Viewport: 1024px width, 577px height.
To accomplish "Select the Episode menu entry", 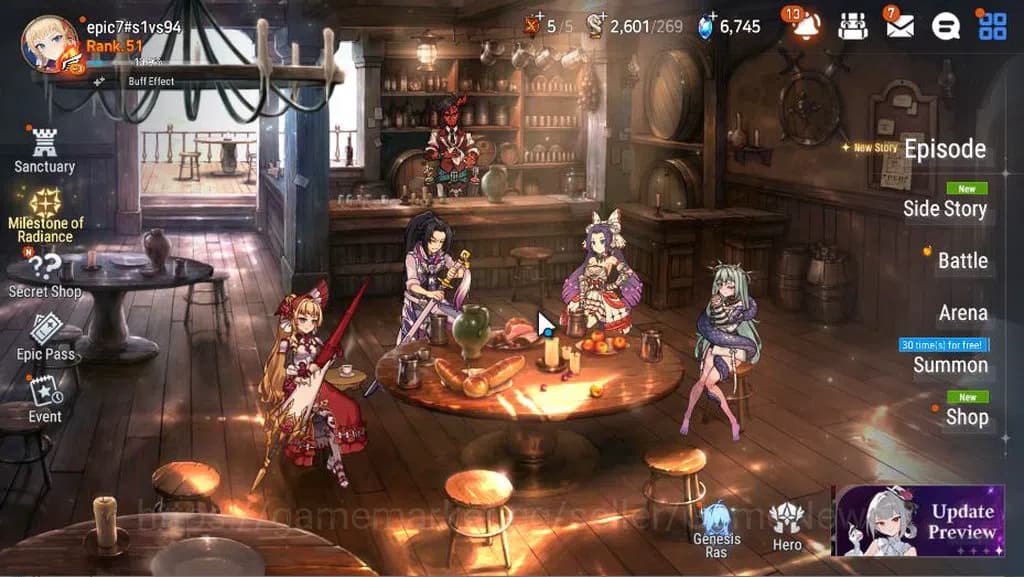I will [944, 149].
